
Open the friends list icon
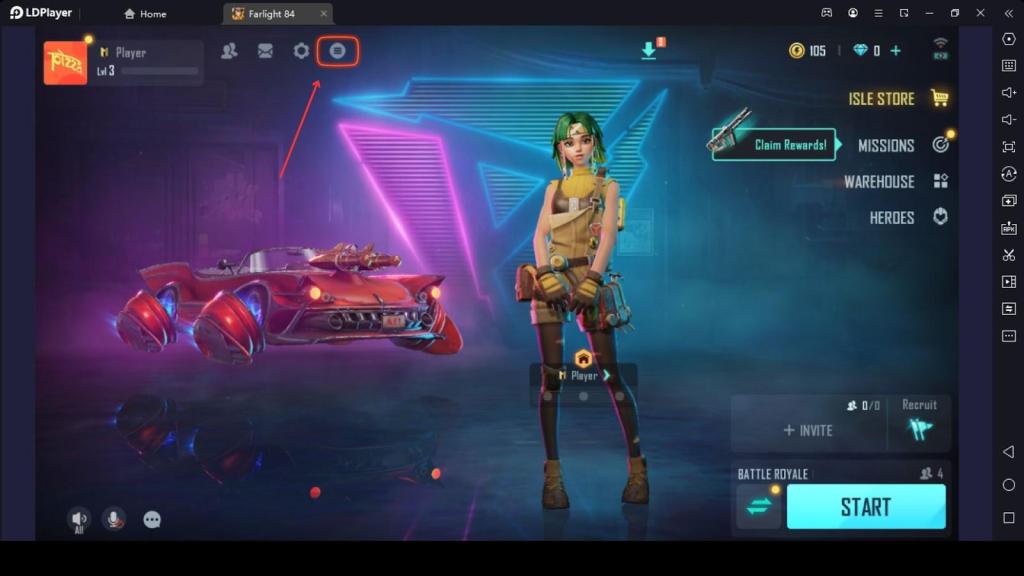pyautogui.click(x=229, y=51)
